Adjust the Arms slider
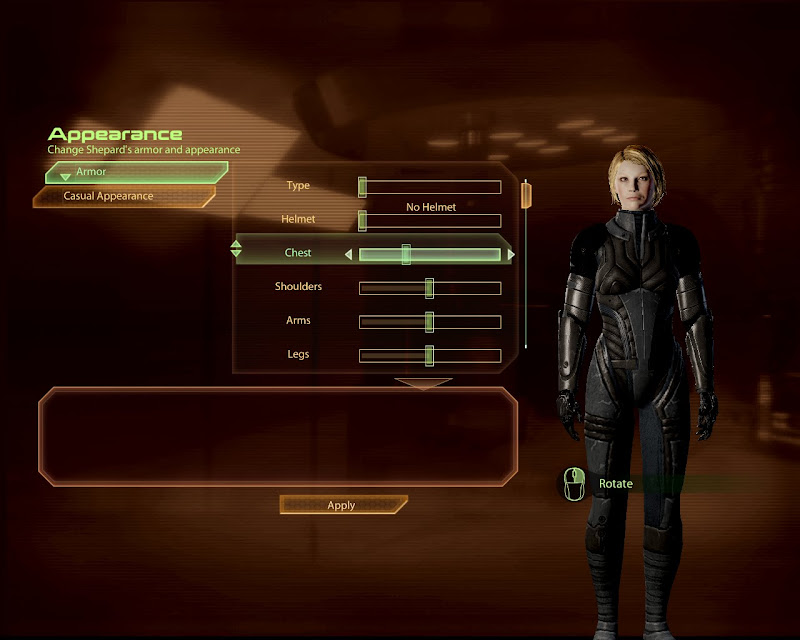 [430, 322]
